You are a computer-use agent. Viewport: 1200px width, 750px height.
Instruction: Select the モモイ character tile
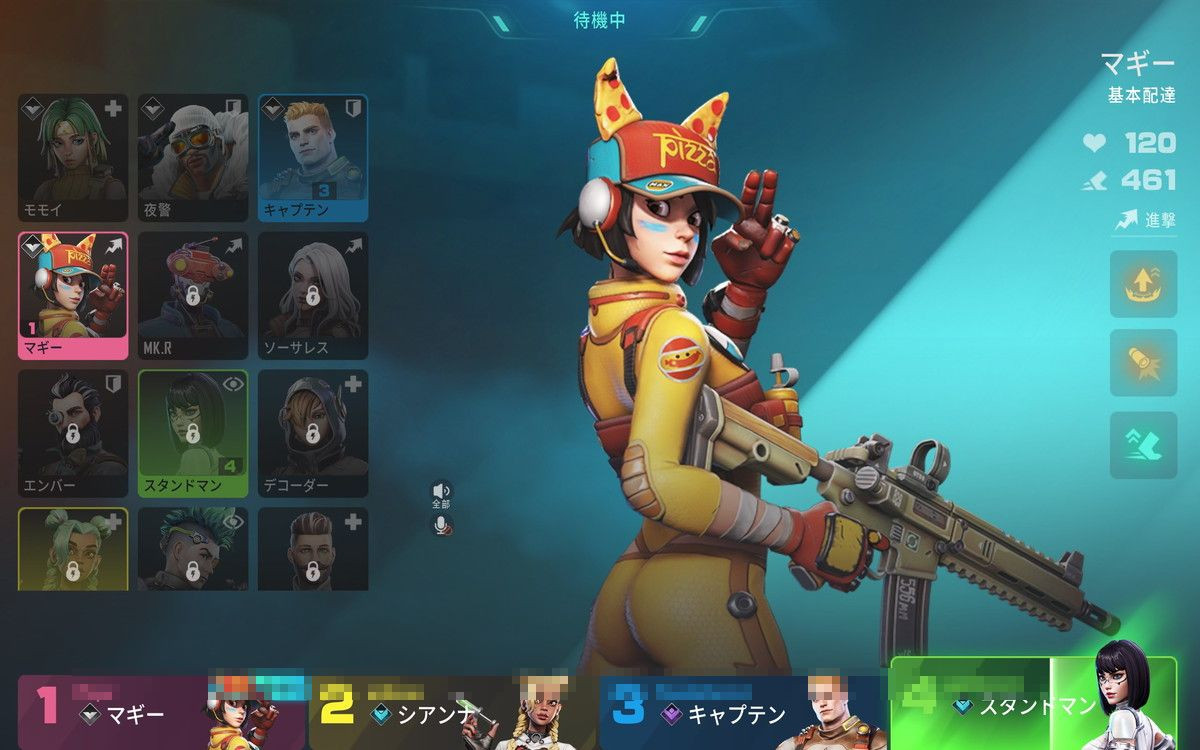tap(73, 157)
